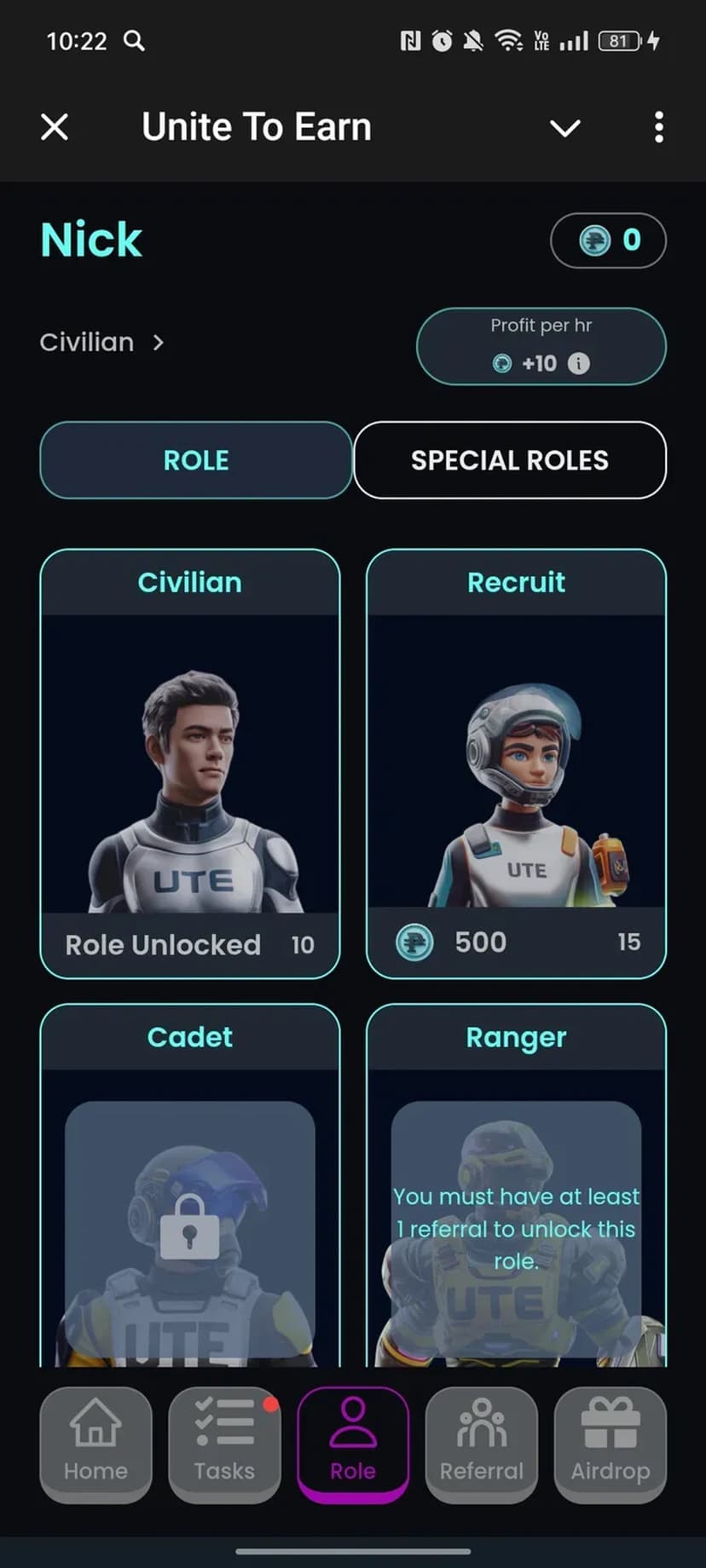
Task: Select the Civilian role card
Action: pyautogui.click(x=190, y=763)
